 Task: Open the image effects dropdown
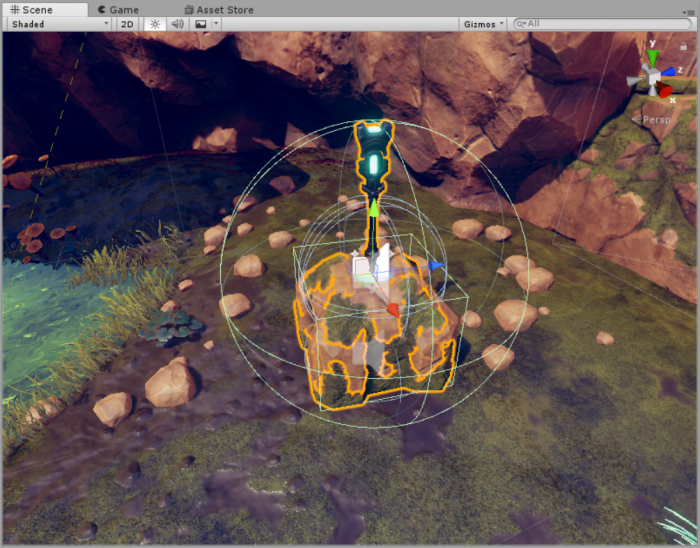(x=204, y=23)
